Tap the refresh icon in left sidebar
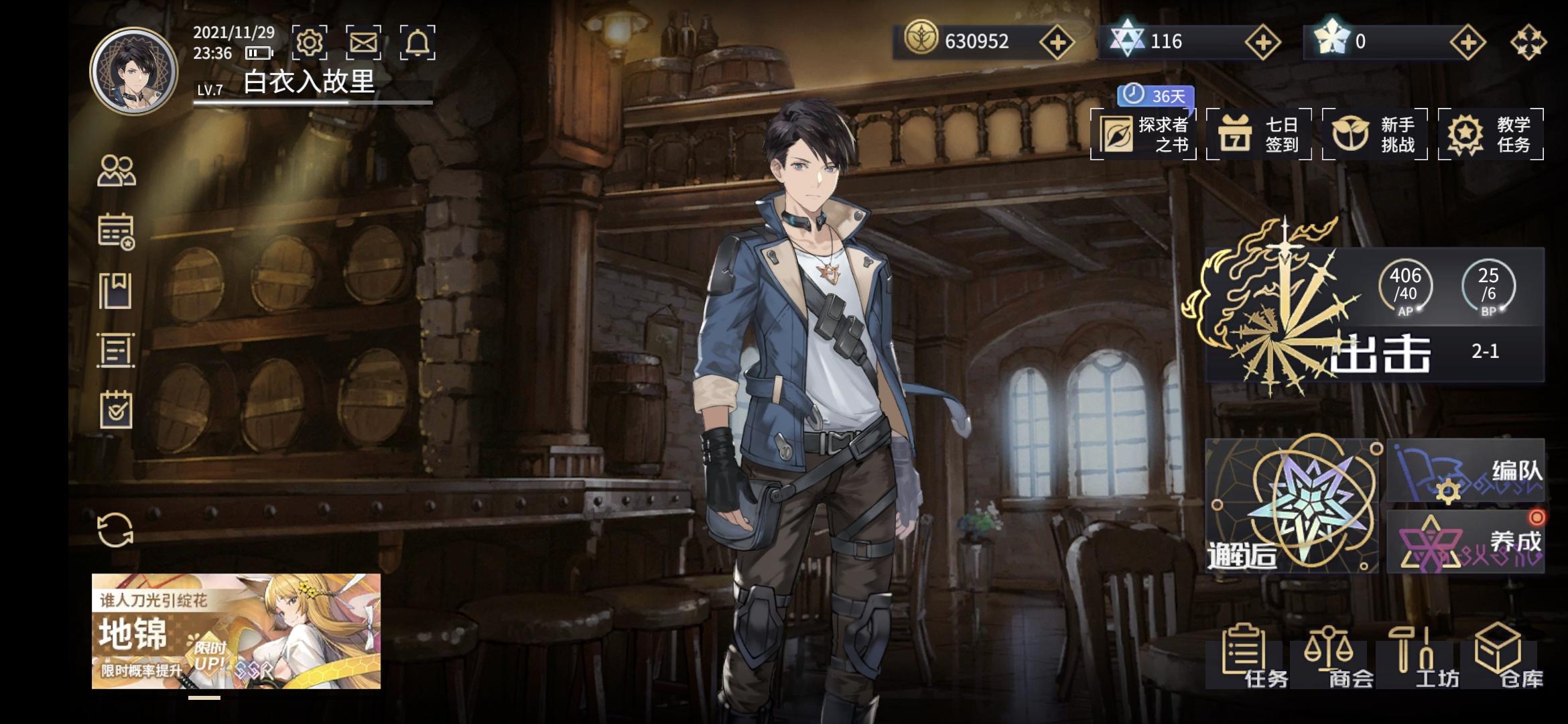1568x724 pixels. tap(117, 530)
